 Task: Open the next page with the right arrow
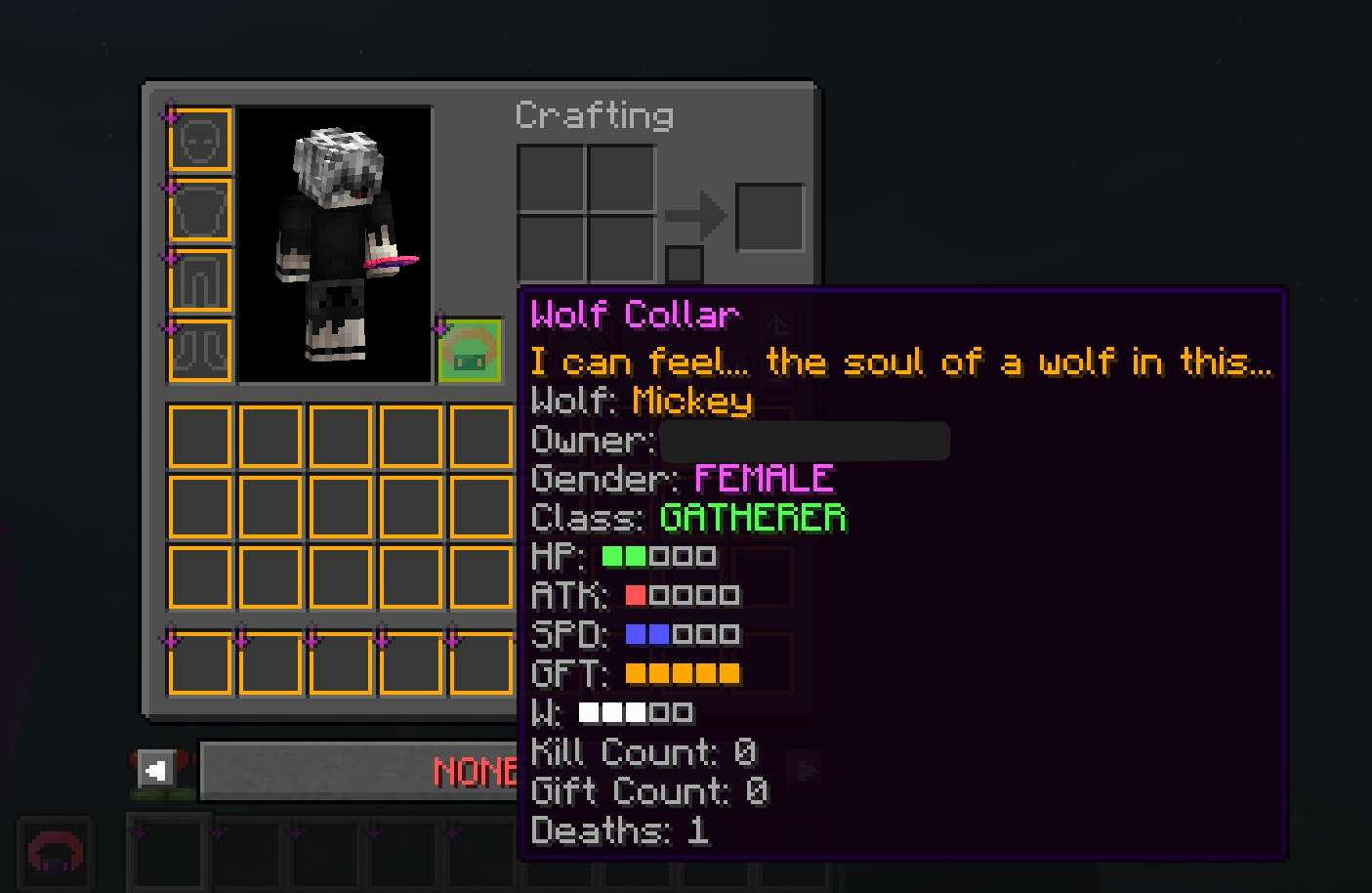coord(805,770)
